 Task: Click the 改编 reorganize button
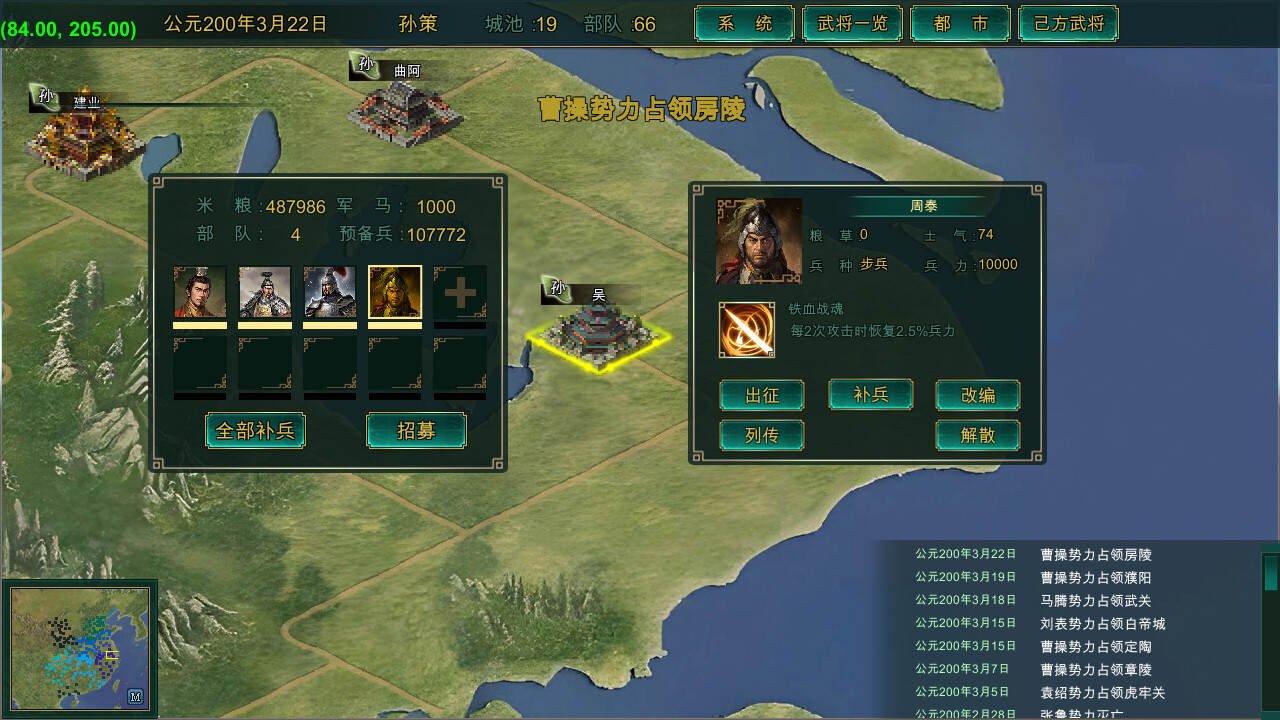pyautogui.click(x=978, y=395)
